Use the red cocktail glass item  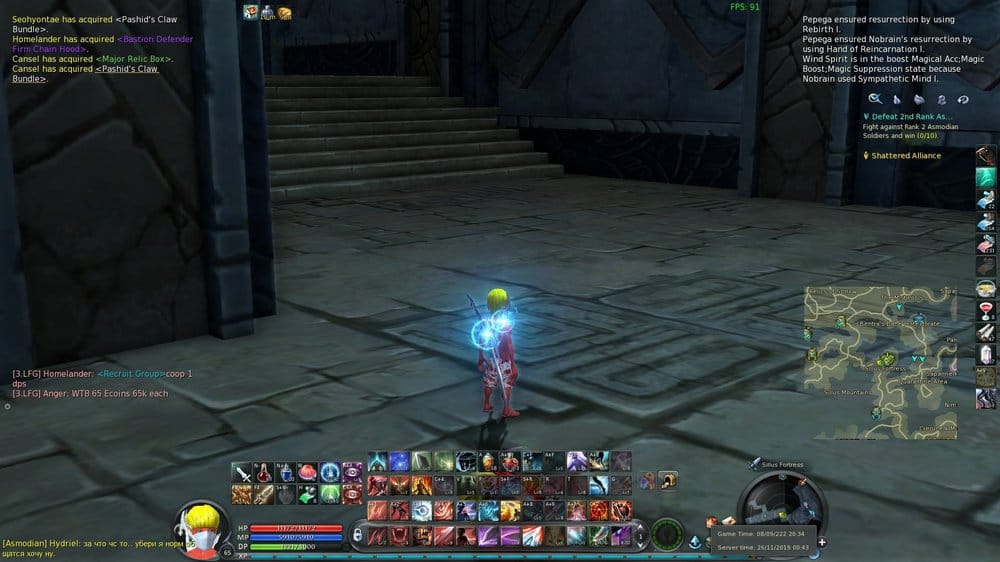(986, 310)
